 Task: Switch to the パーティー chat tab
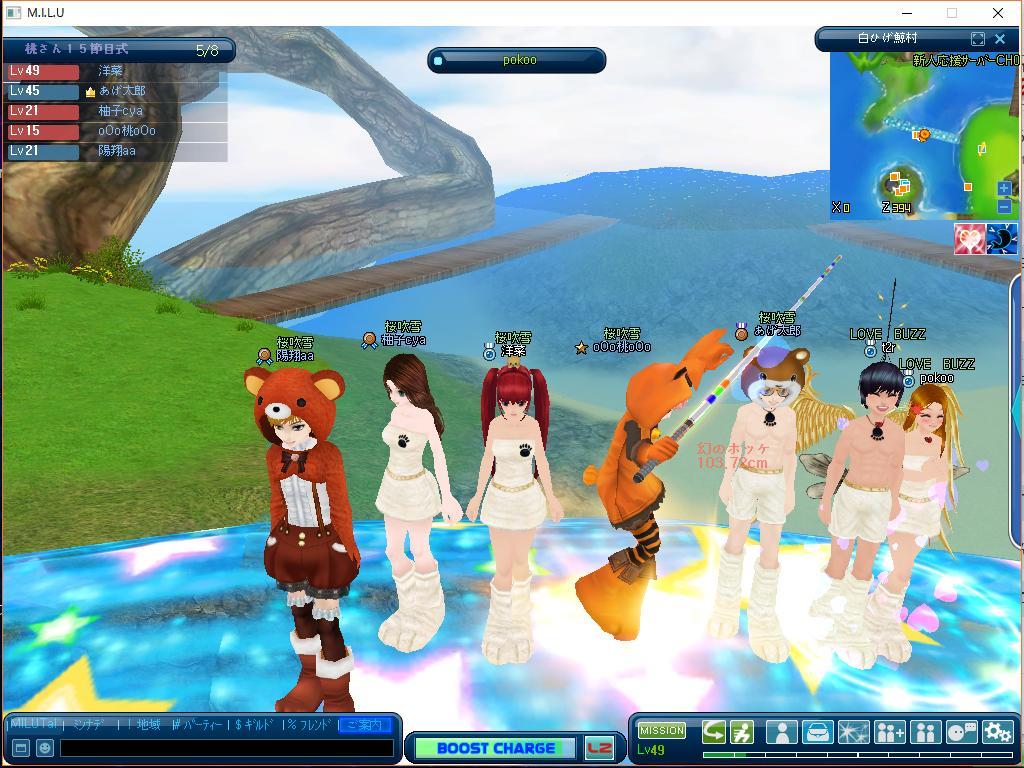point(200,724)
